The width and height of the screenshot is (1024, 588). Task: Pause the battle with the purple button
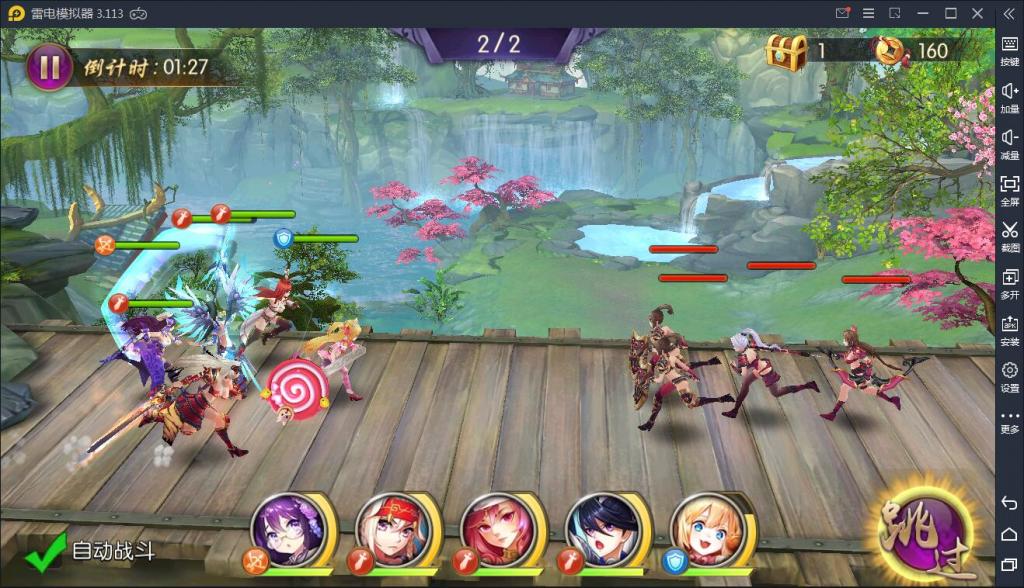point(49,67)
